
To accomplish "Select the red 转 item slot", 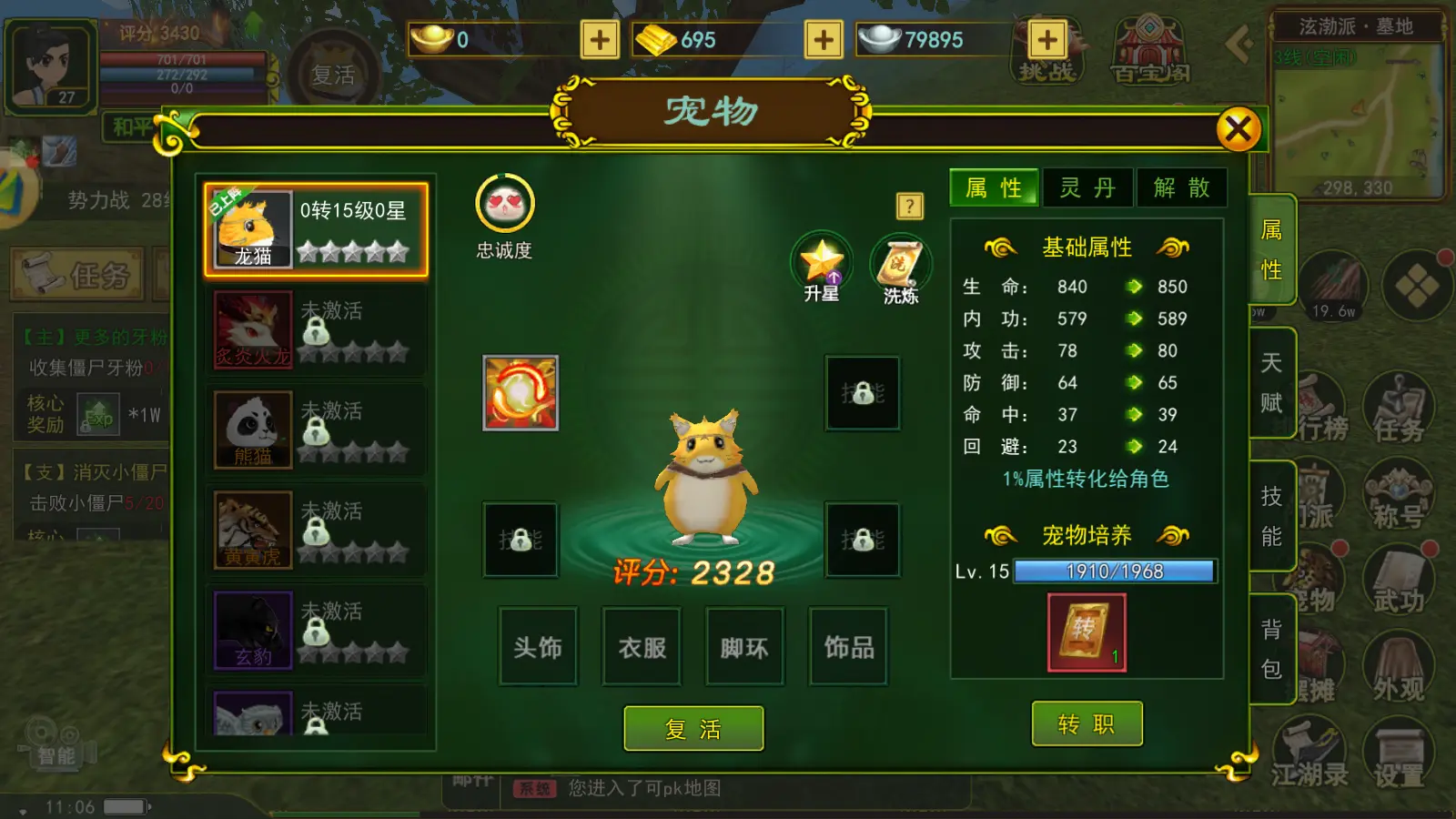I will (1087, 632).
